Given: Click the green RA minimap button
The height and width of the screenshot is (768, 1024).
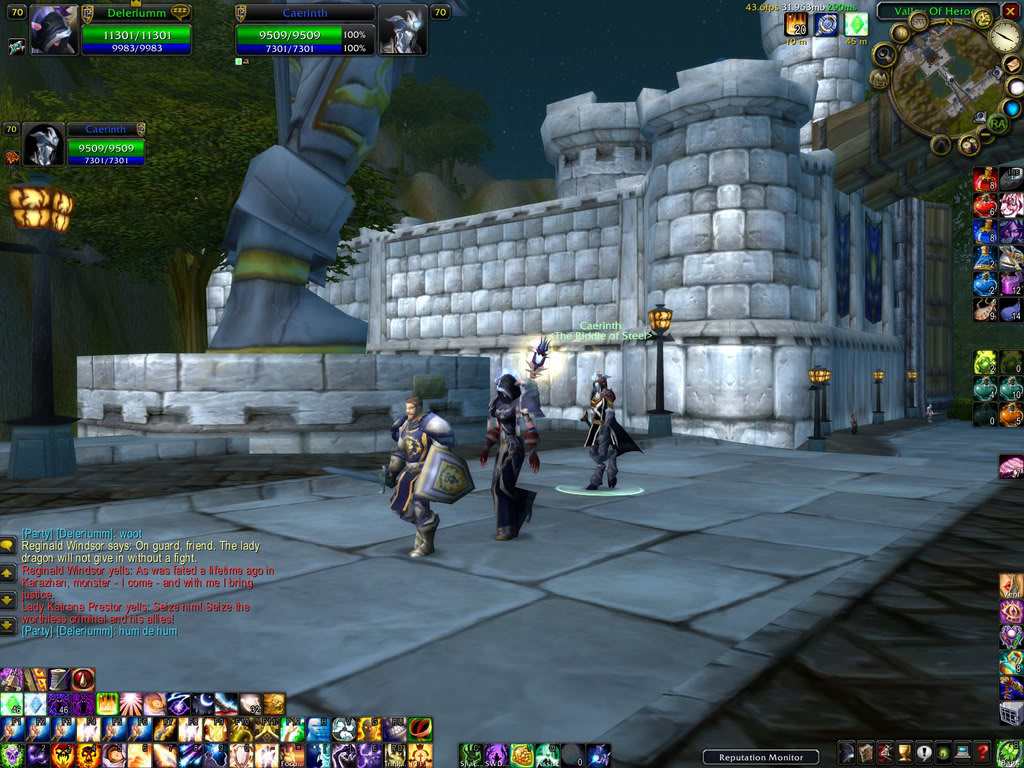Looking at the screenshot, I should (997, 123).
